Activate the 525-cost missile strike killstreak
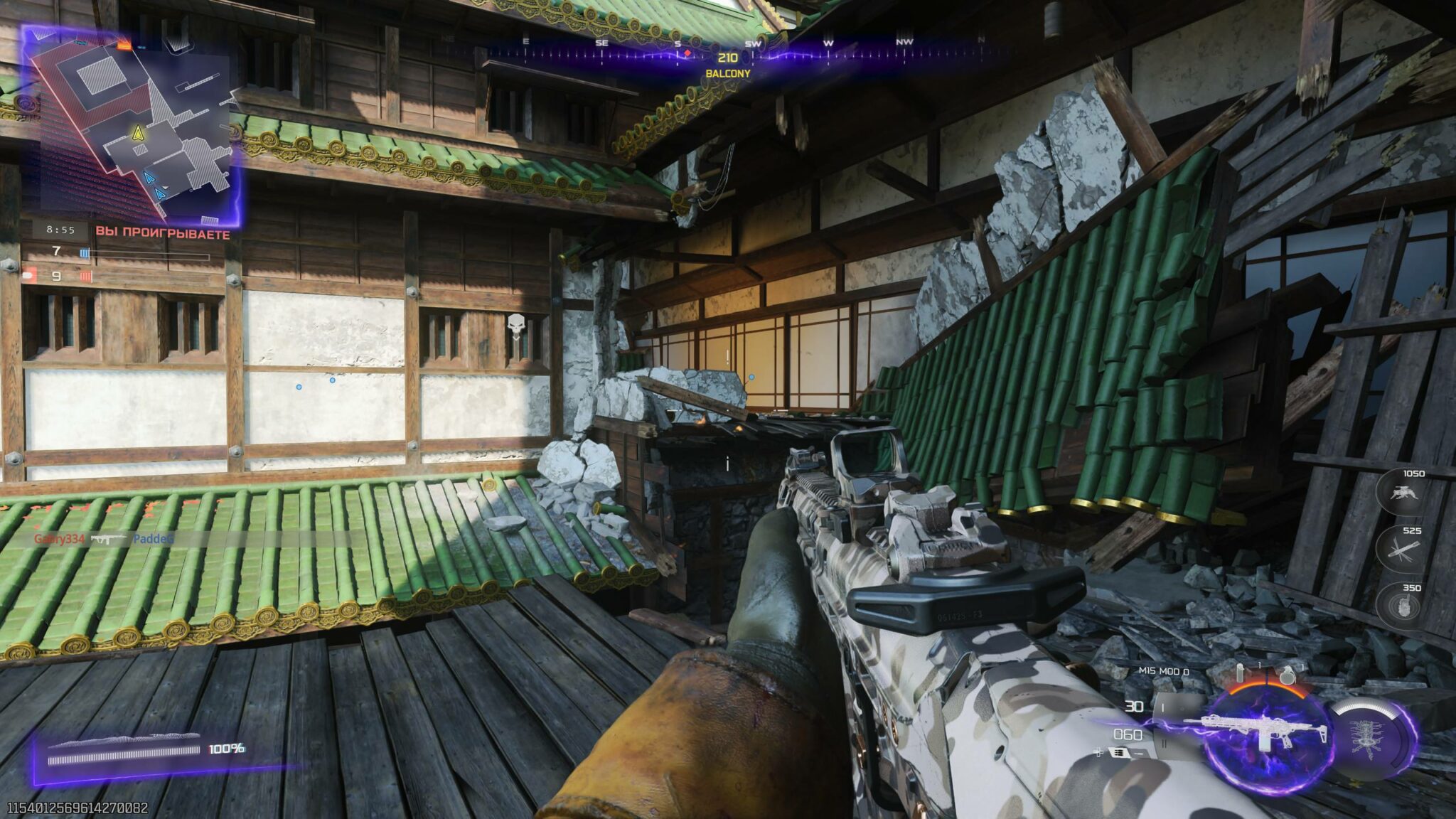The image size is (1456, 819). point(1403,549)
